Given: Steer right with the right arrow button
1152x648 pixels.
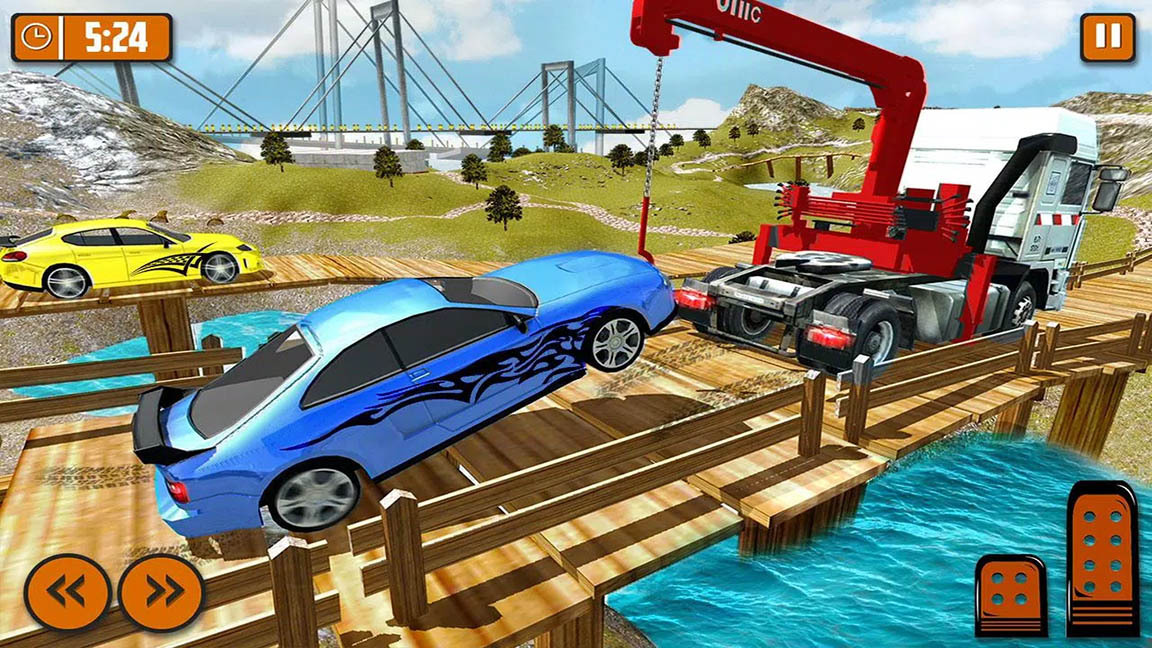Looking at the screenshot, I should pos(161,592).
